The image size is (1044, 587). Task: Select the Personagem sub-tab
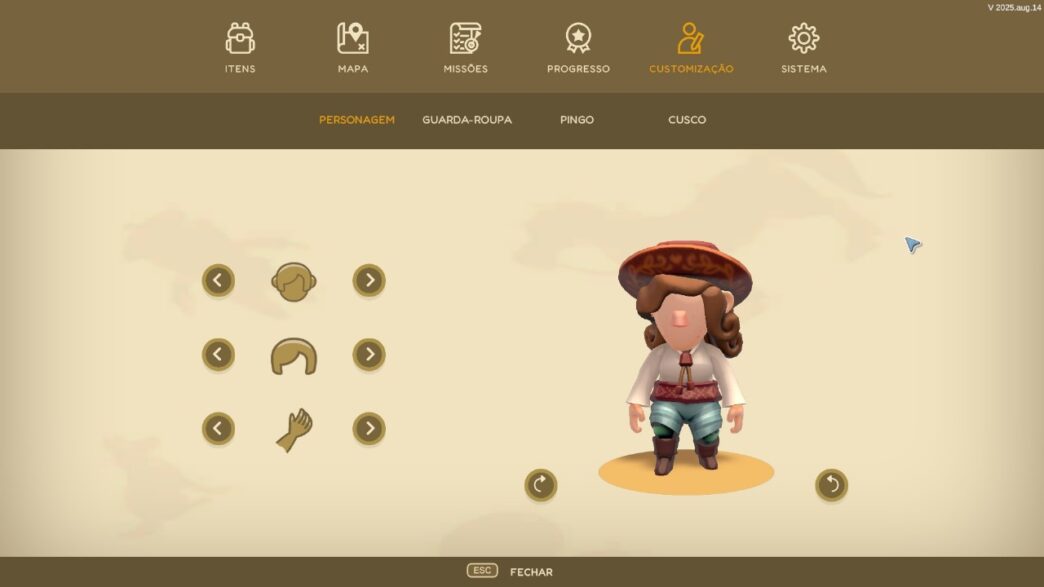coord(357,120)
